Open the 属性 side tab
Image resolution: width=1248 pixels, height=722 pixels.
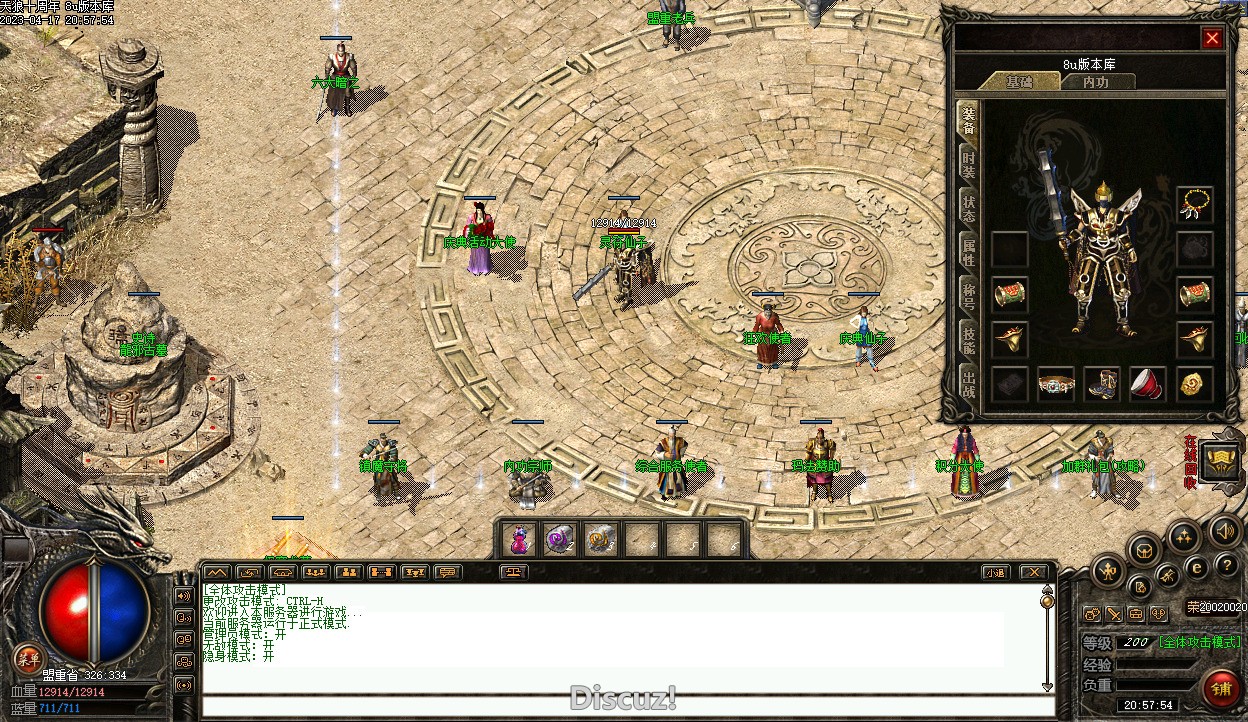[x=968, y=252]
